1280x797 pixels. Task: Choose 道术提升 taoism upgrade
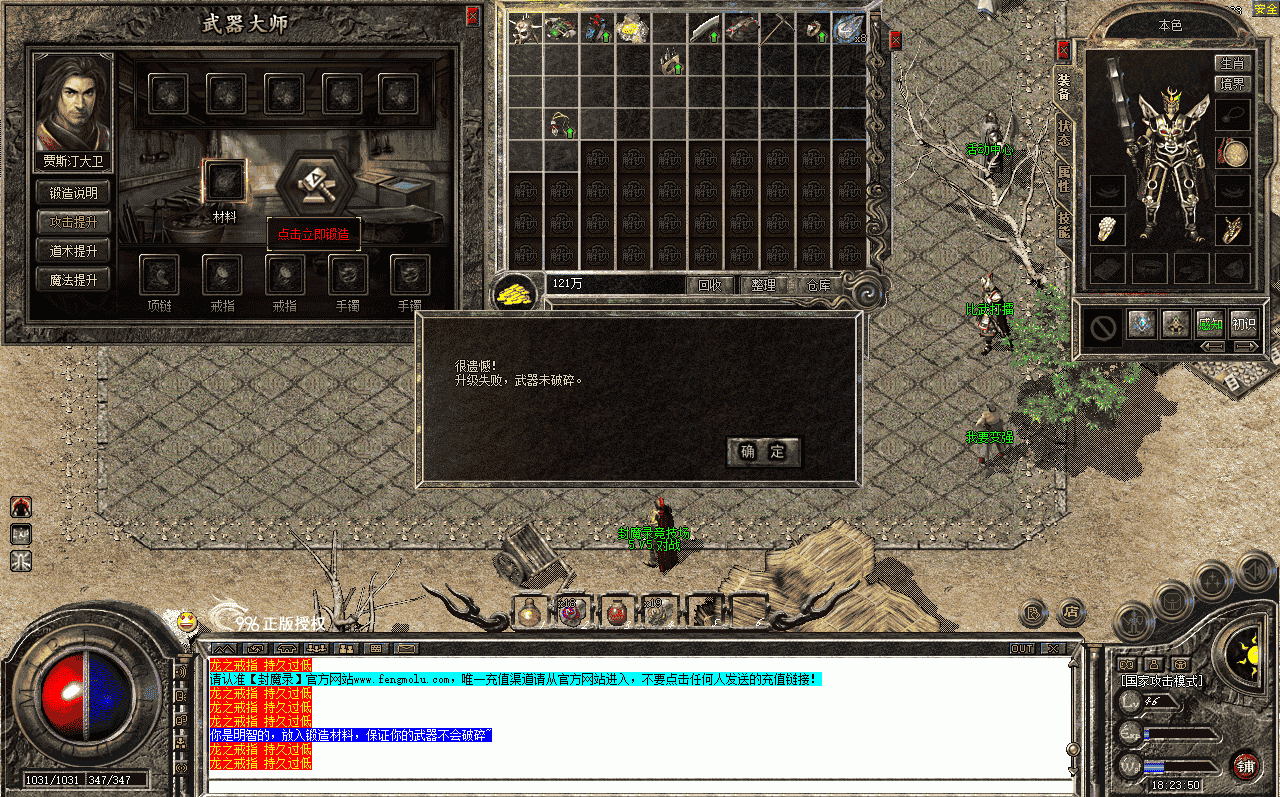(x=73, y=251)
